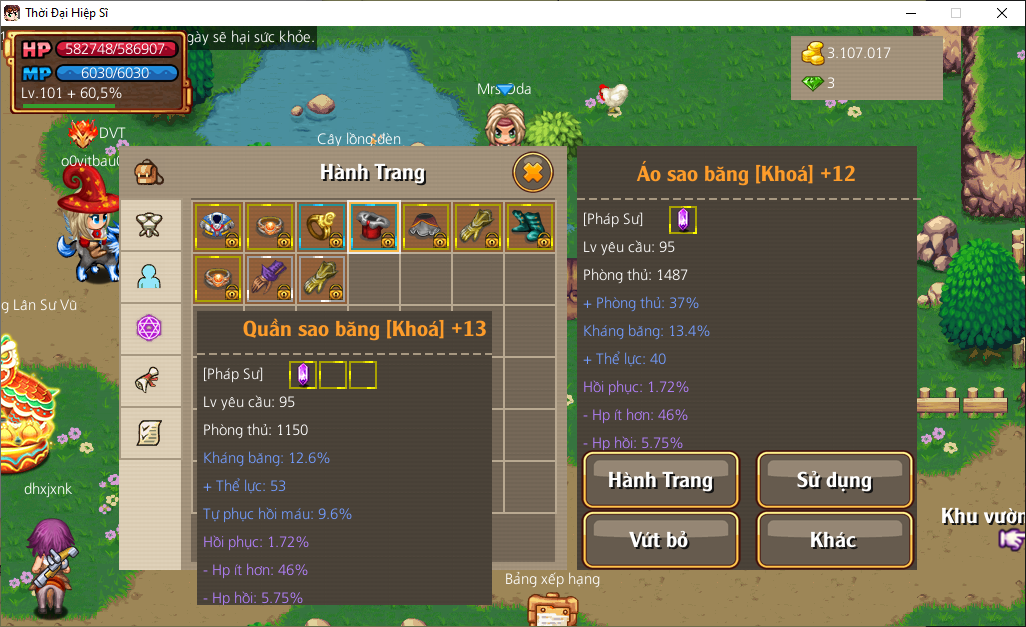
Task: Open the ribbon rosette tab
Action: [x=149, y=381]
